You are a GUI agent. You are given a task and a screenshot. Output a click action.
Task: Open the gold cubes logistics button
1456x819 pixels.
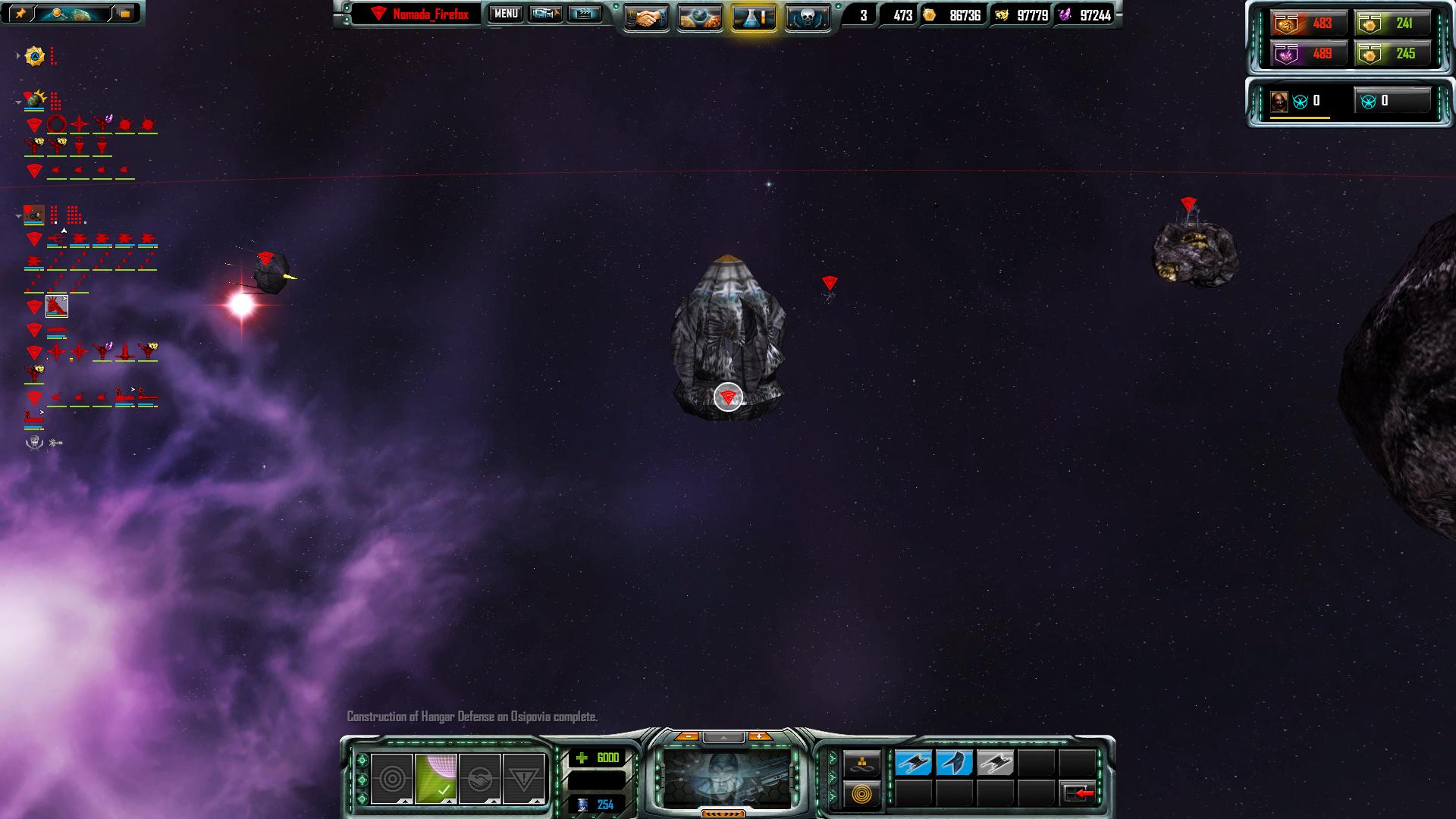[863, 763]
